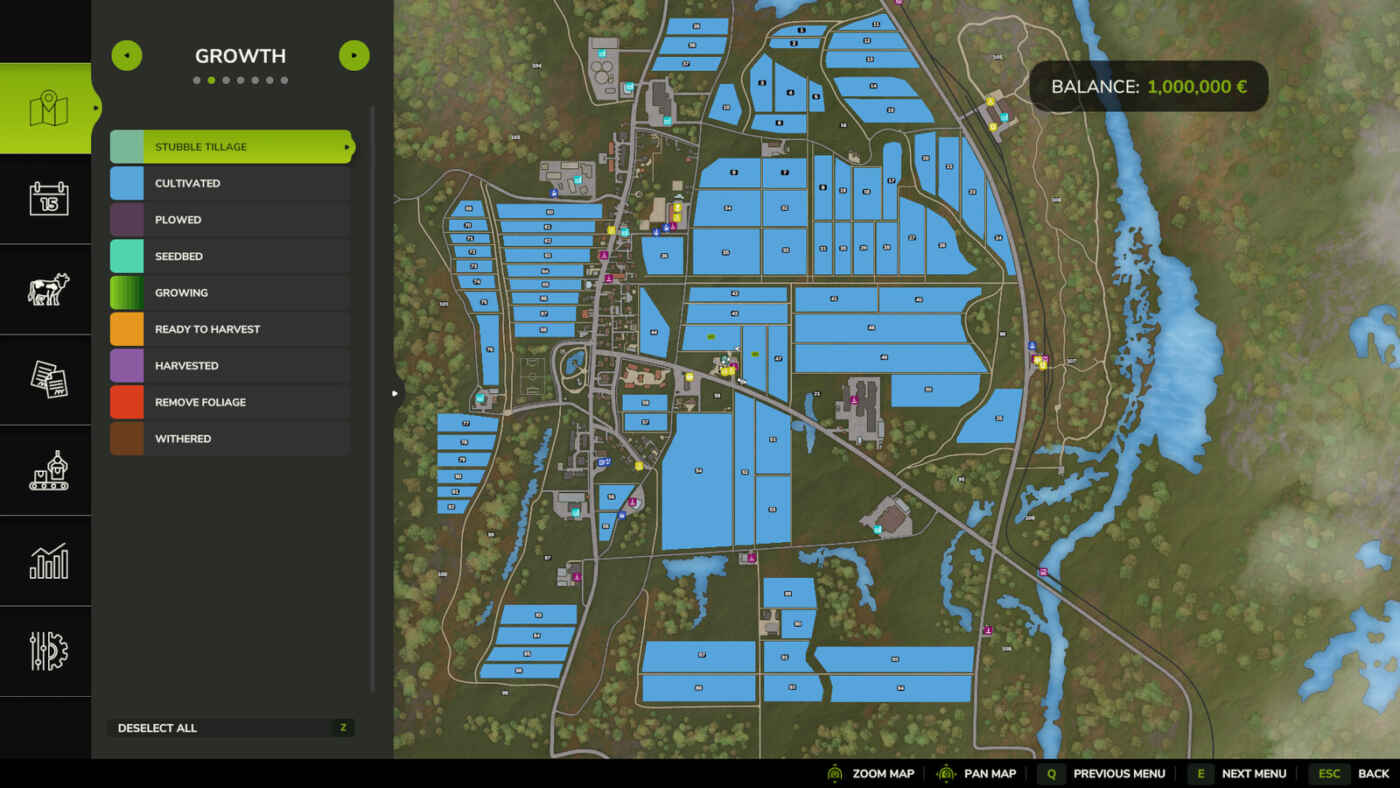The height and width of the screenshot is (788, 1400).
Task: Toggle the Cultivated growth filter
Action: coord(230,183)
